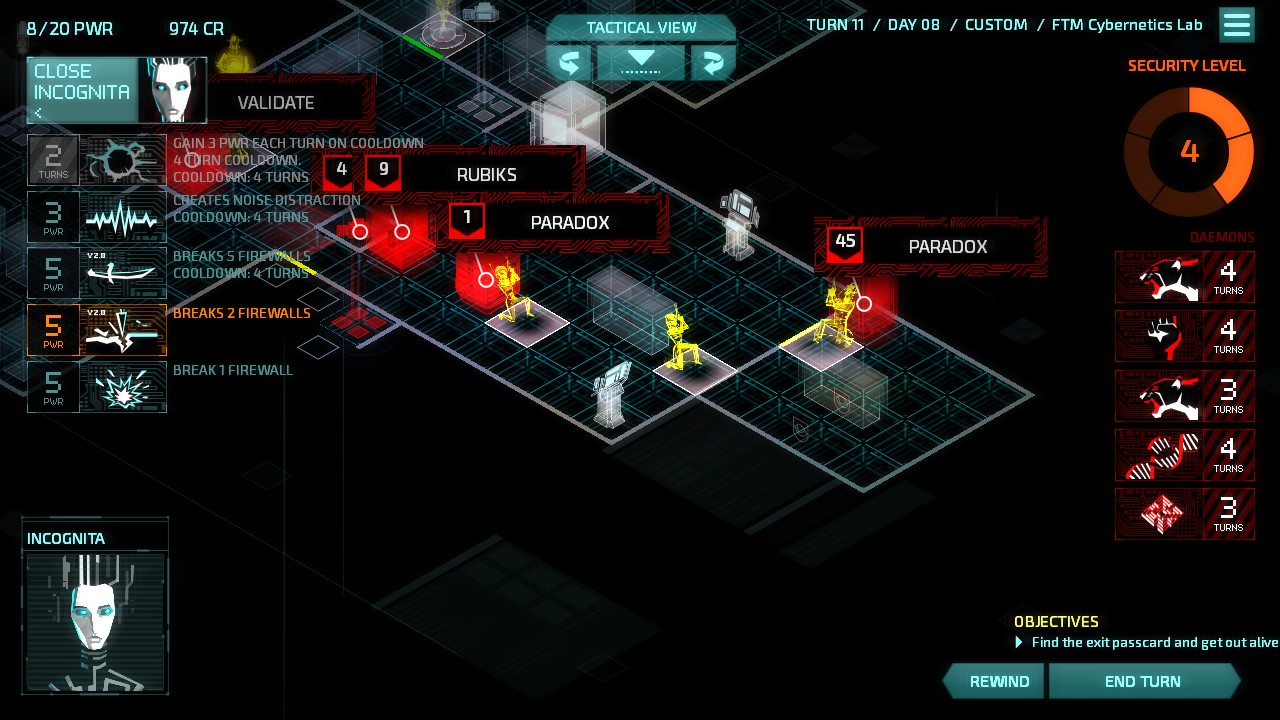Target the Paradox device with 45 firewalls
The image size is (1280, 720).
tap(946, 247)
